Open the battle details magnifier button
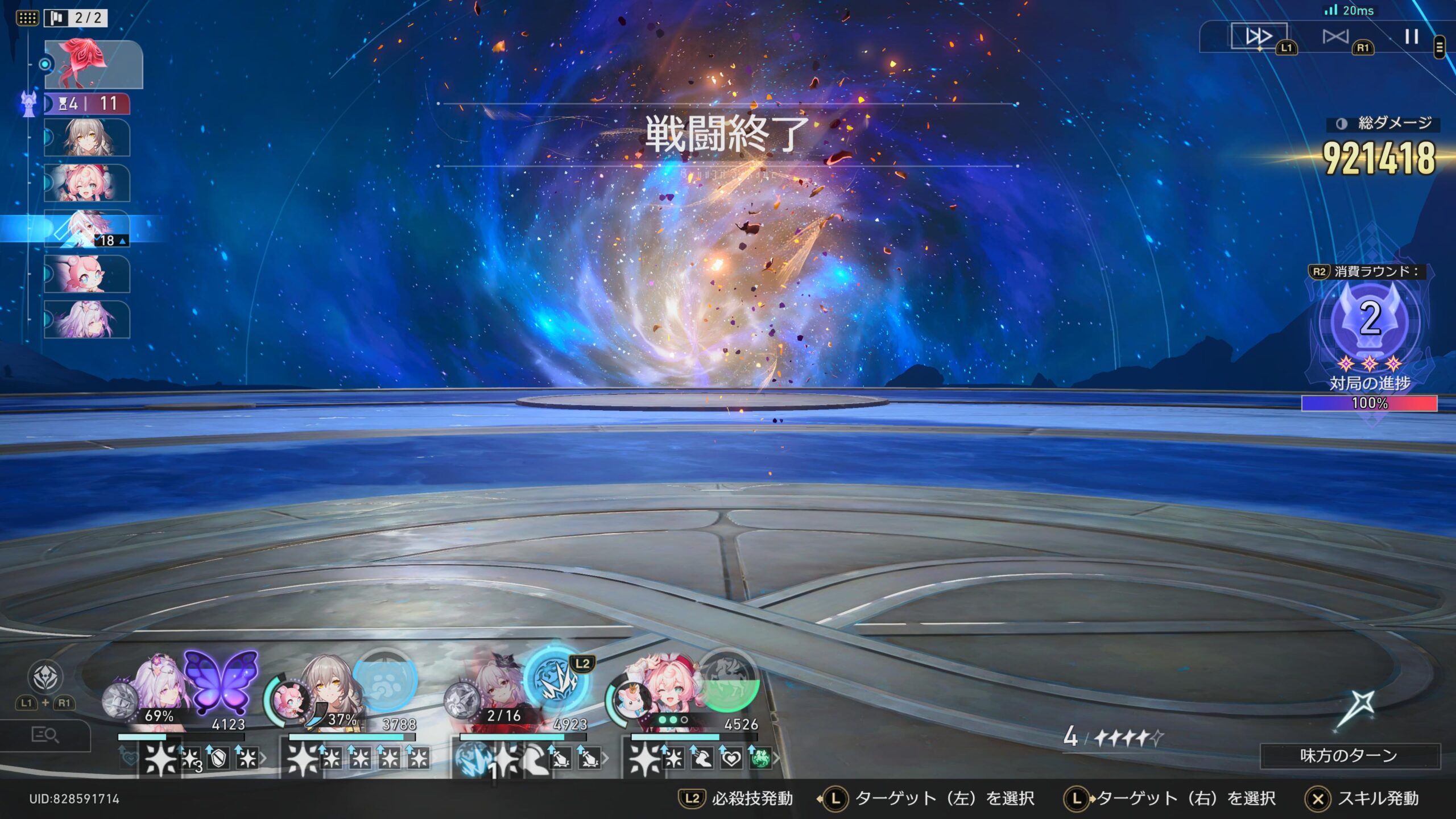The image size is (1456, 819). 45,735
